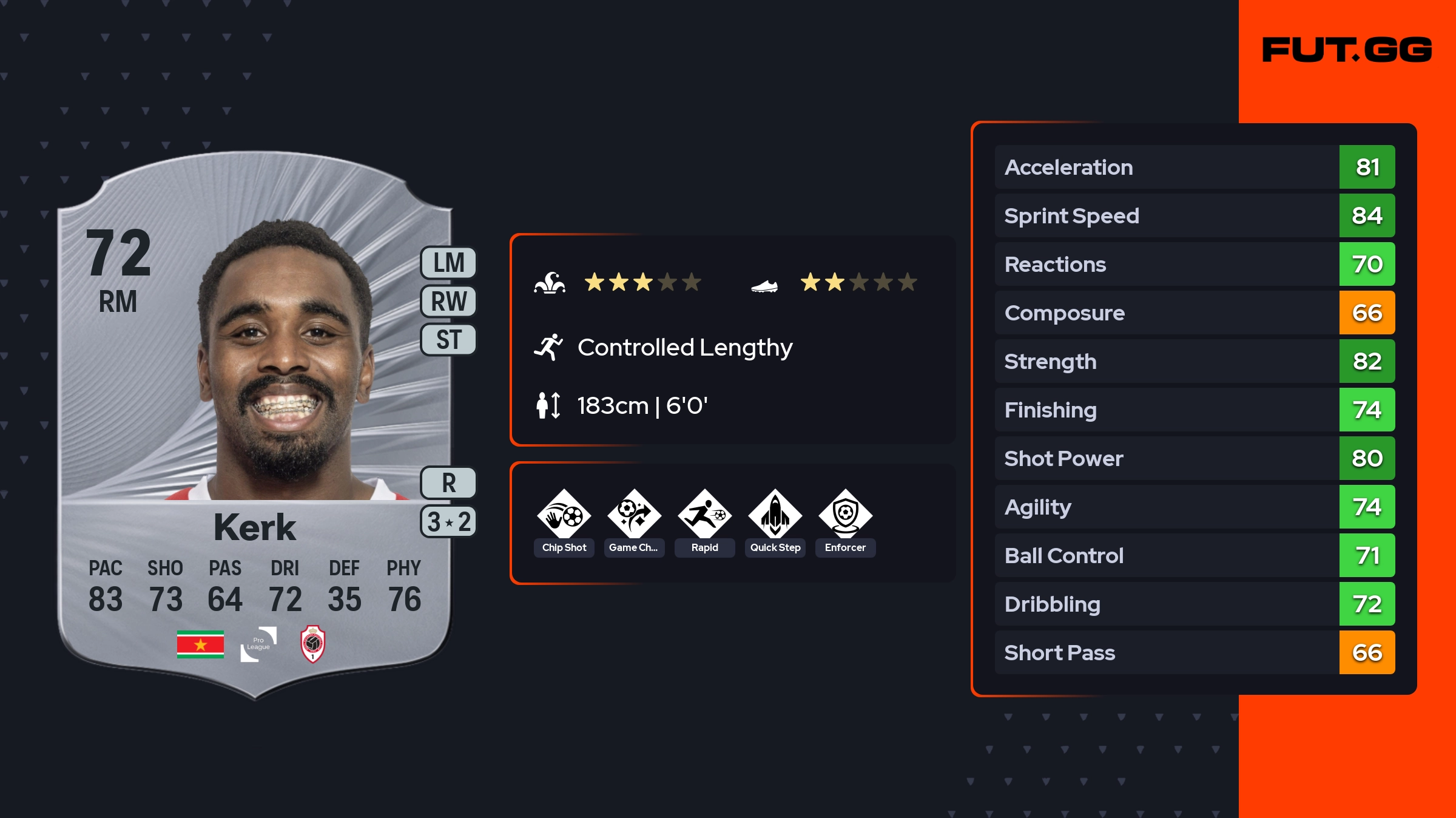Select the Sprint Speed stat row
The height and width of the screenshot is (818, 1456).
[1195, 215]
